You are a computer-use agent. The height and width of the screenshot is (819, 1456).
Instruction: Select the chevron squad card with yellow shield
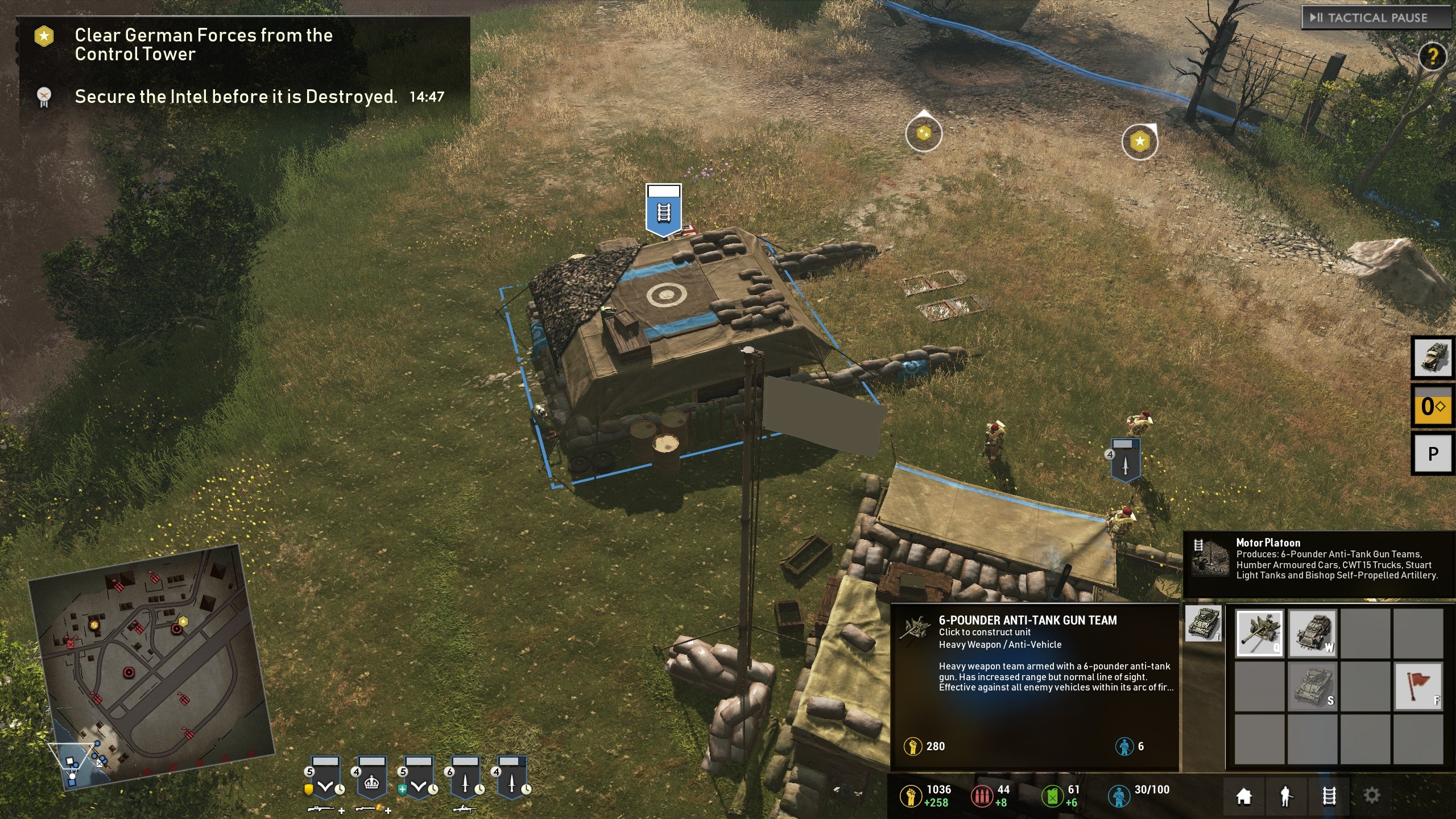325,778
